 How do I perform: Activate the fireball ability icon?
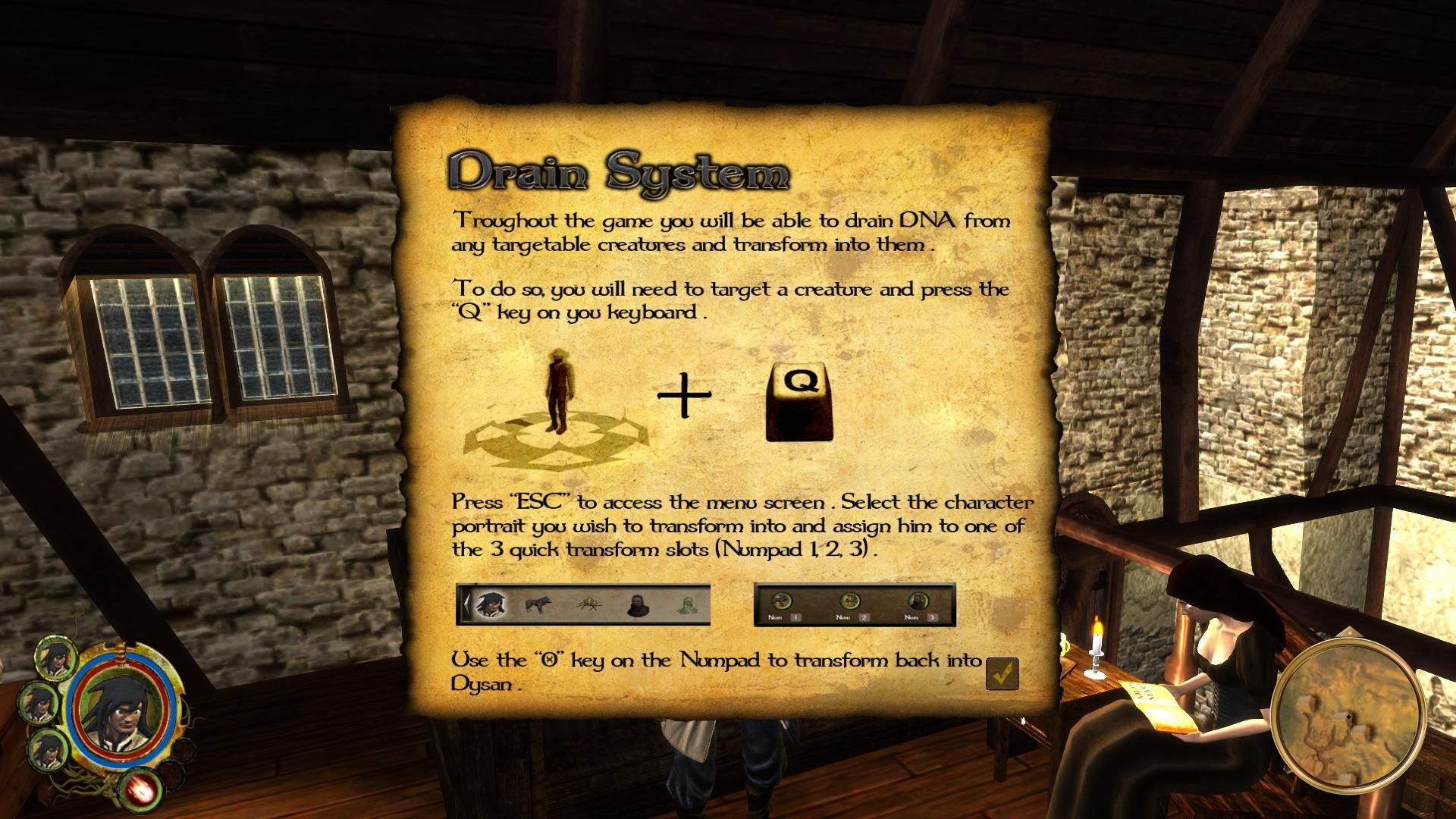[x=141, y=789]
